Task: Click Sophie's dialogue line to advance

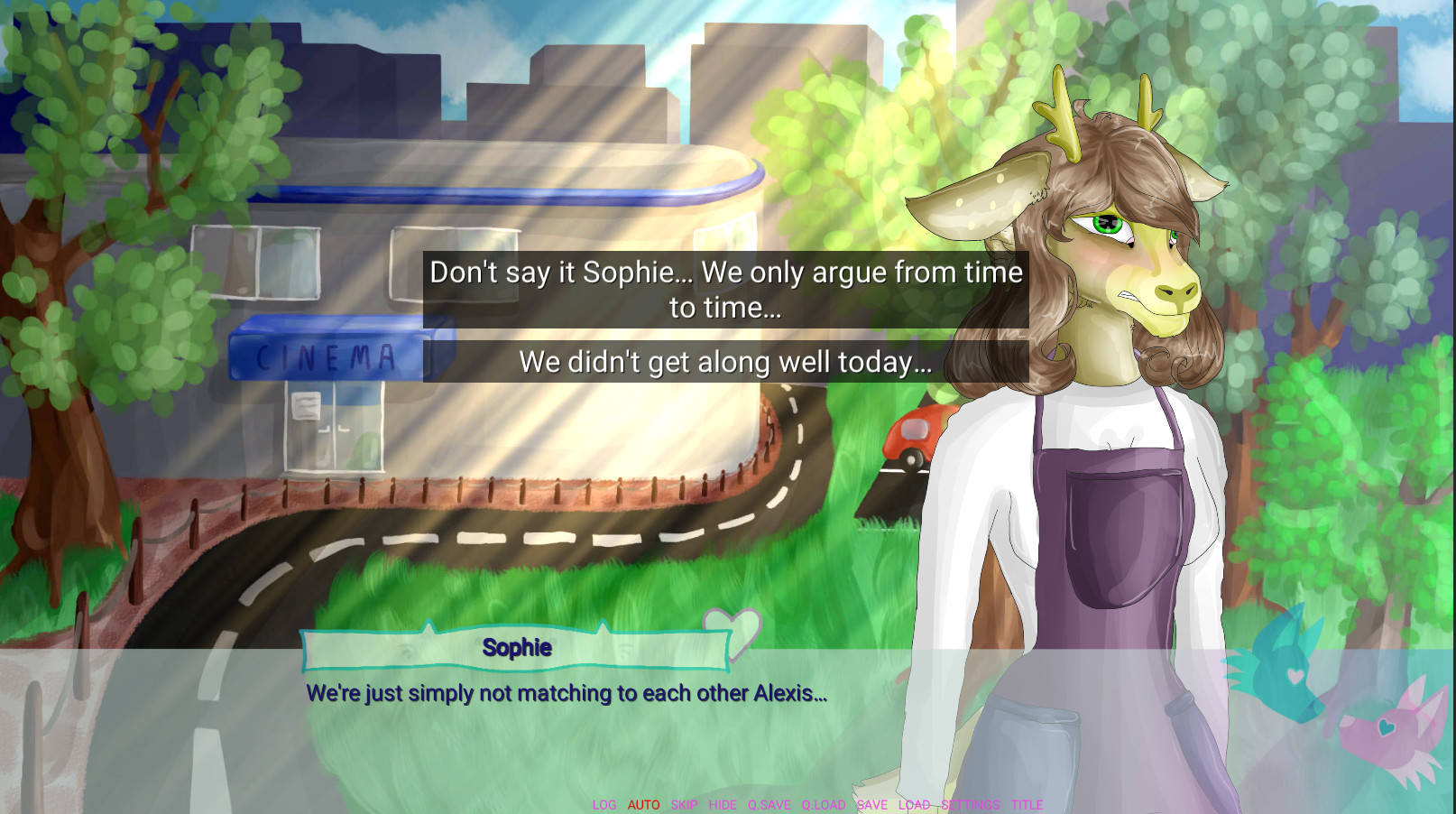Action: [x=568, y=695]
